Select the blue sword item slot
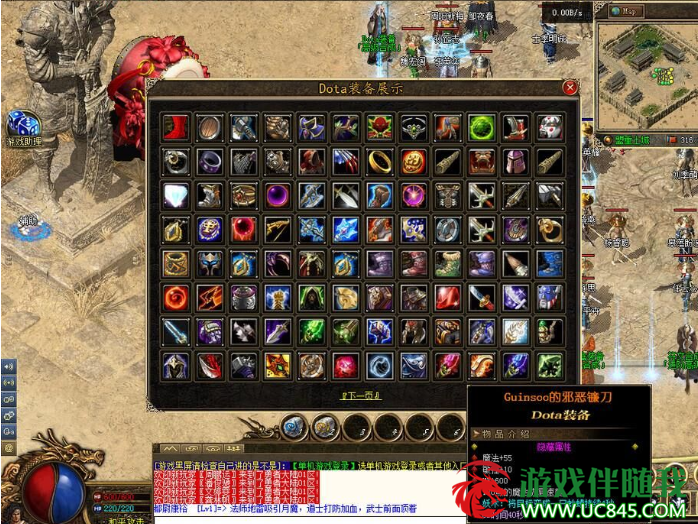Screen dimensions: 698x524 pos(176,331)
